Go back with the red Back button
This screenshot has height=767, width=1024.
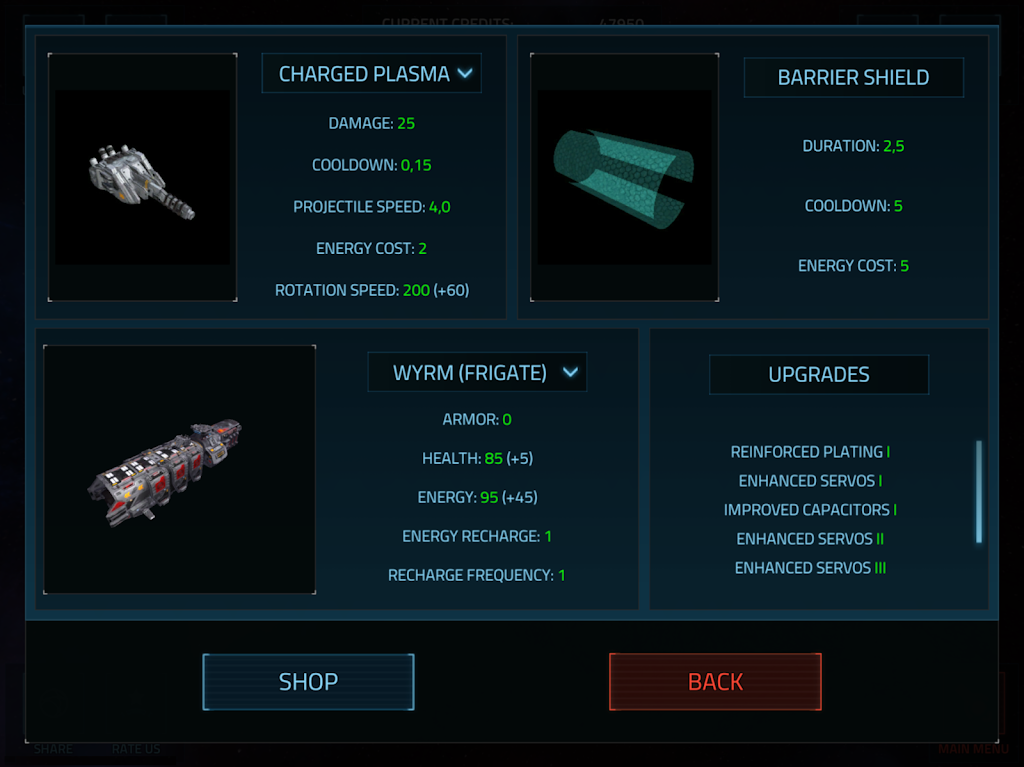[x=715, y=682]
